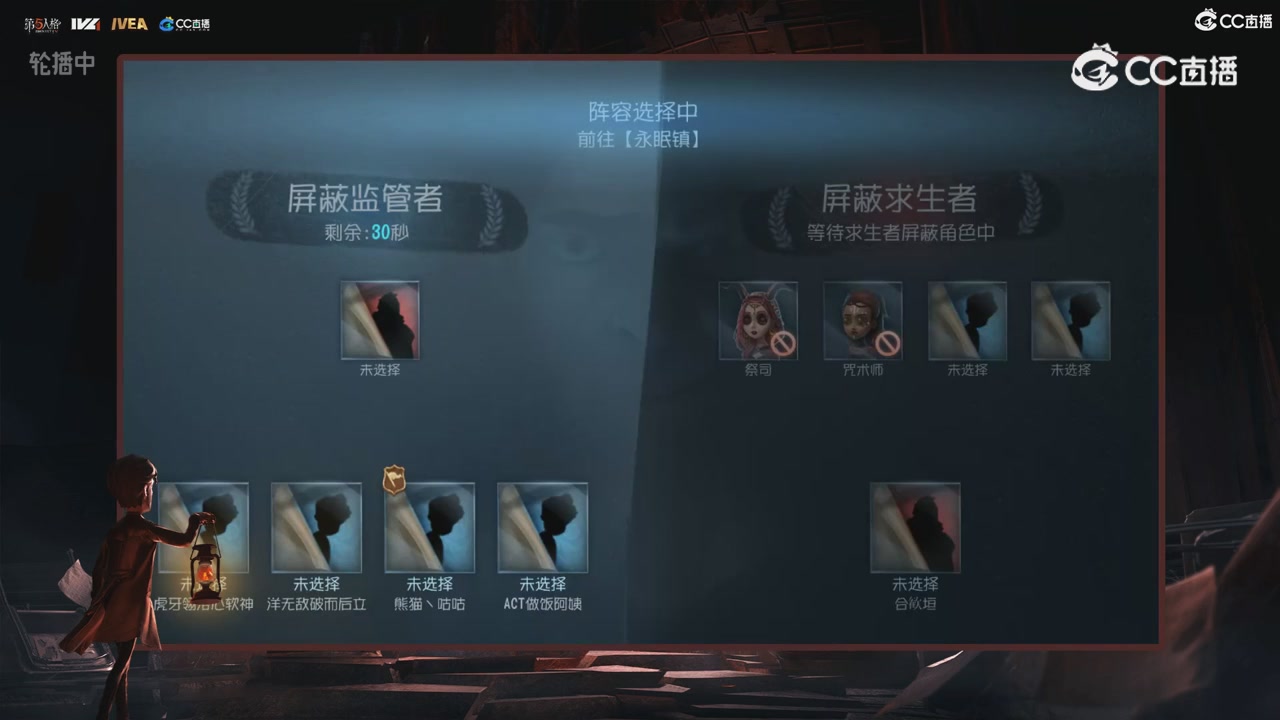
Task: Click the unselected hunter portrait under 屏蔽监管者
Action: pos(380,320)
